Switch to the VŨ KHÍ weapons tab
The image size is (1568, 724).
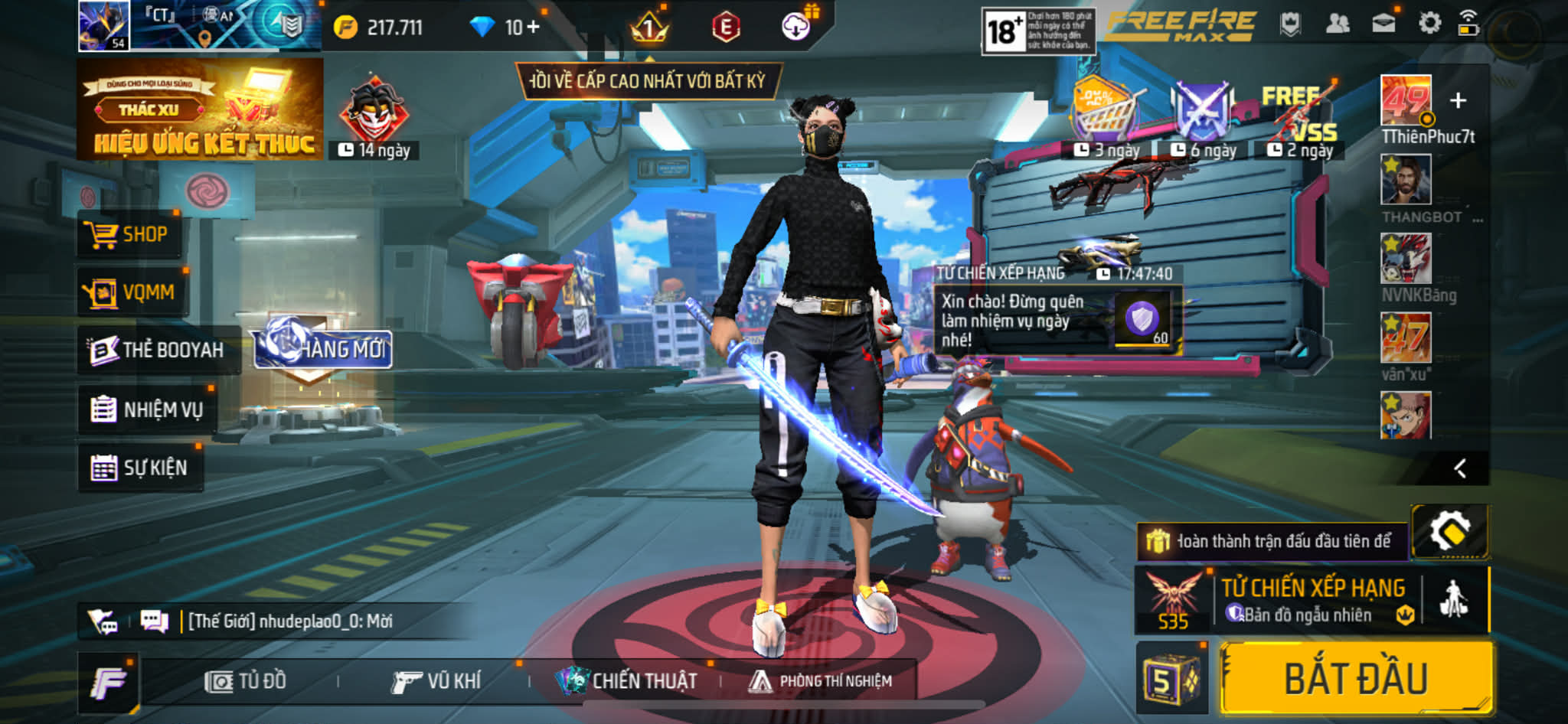pos(436,681)
